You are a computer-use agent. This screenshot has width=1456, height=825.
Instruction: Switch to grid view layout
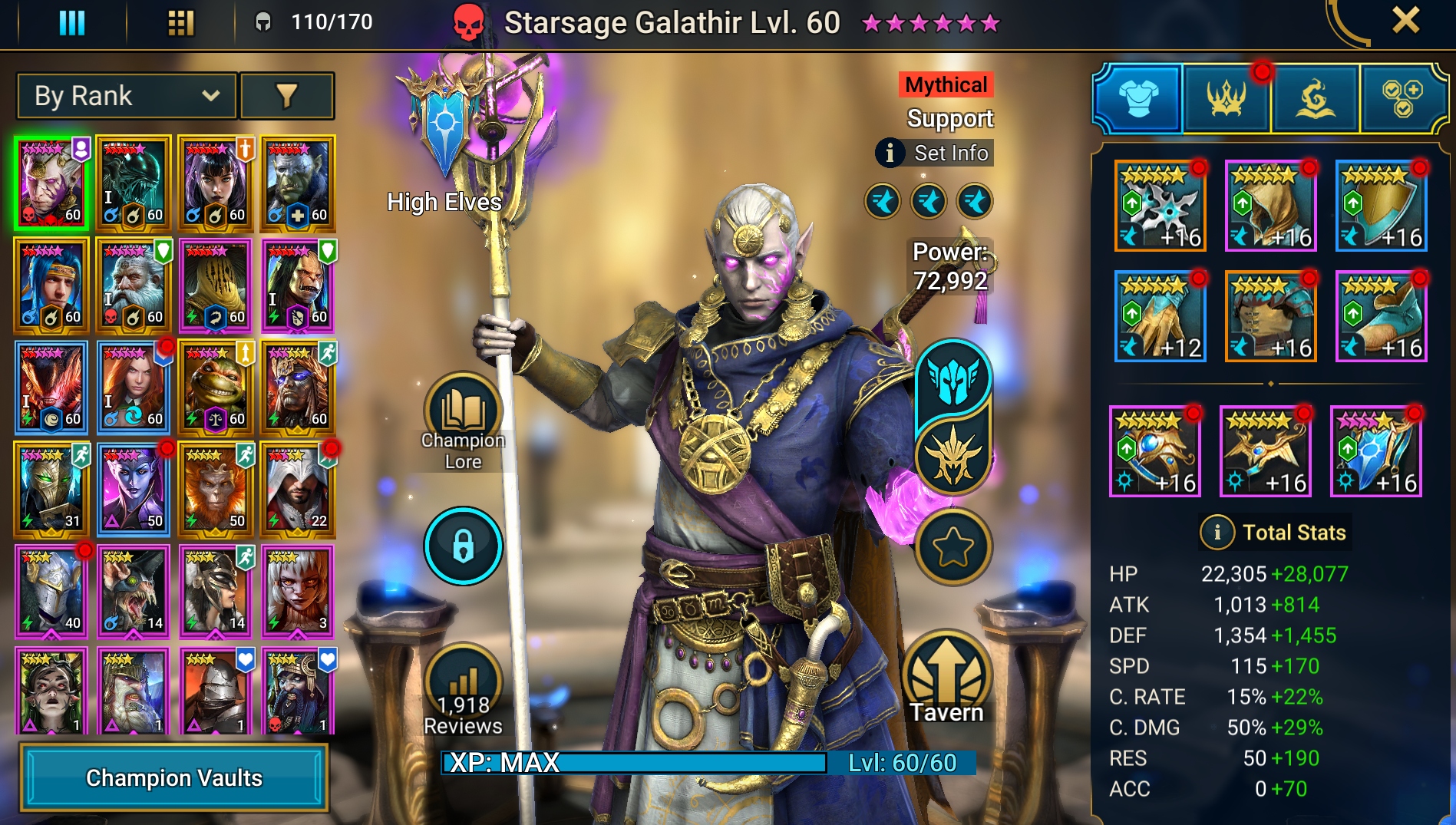[180, 22]
